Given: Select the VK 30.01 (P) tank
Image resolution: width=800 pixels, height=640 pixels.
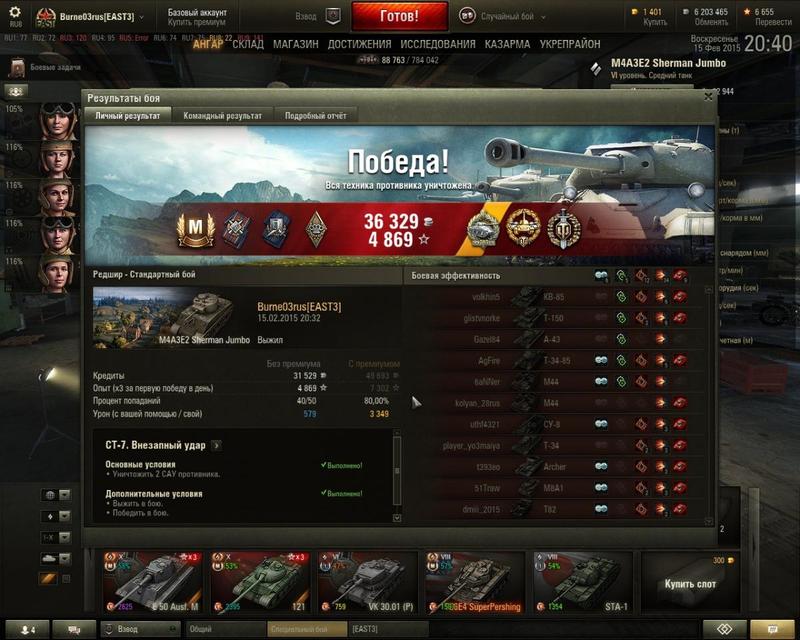Looking at the screenshot, I should (x=366, y=581).
